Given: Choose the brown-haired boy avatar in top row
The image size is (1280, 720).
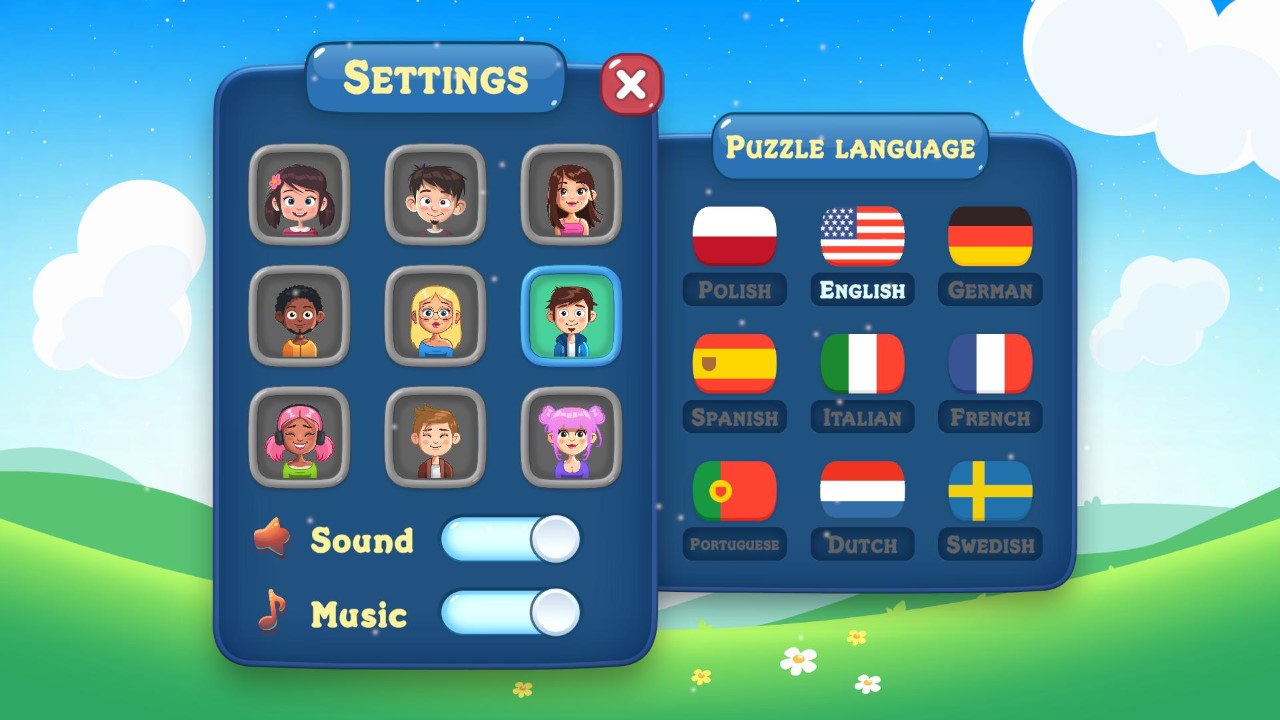Looking at the screenshot, I should (x=436, y=194).
